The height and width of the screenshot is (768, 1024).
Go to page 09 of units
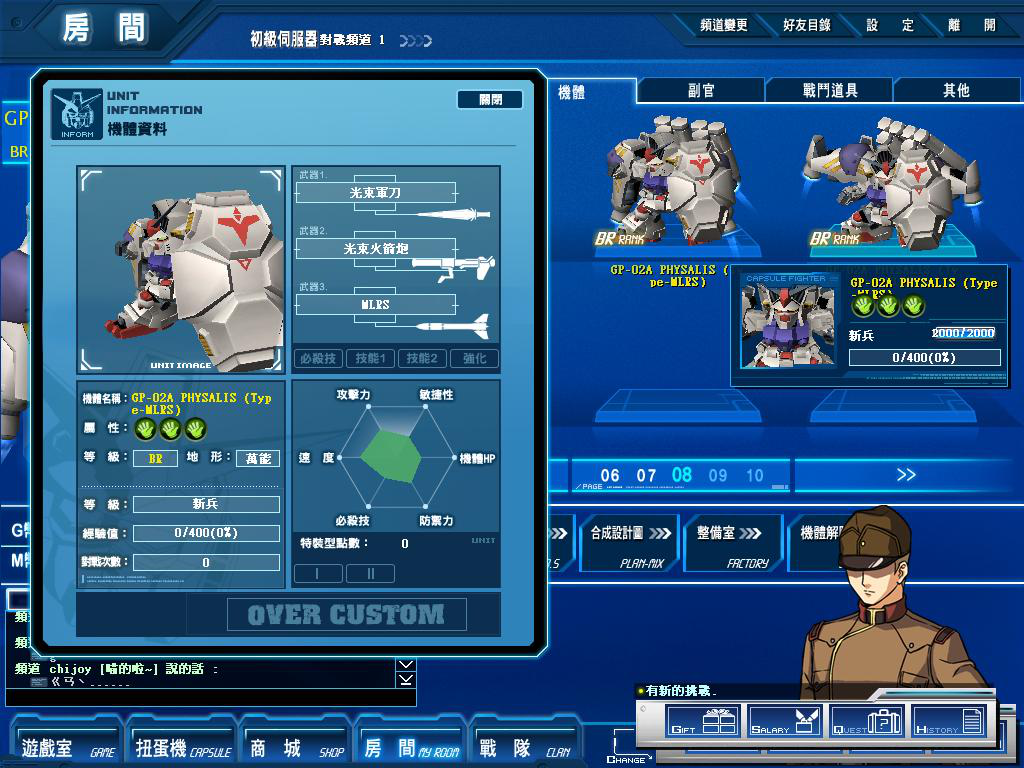tap(718, 476)
